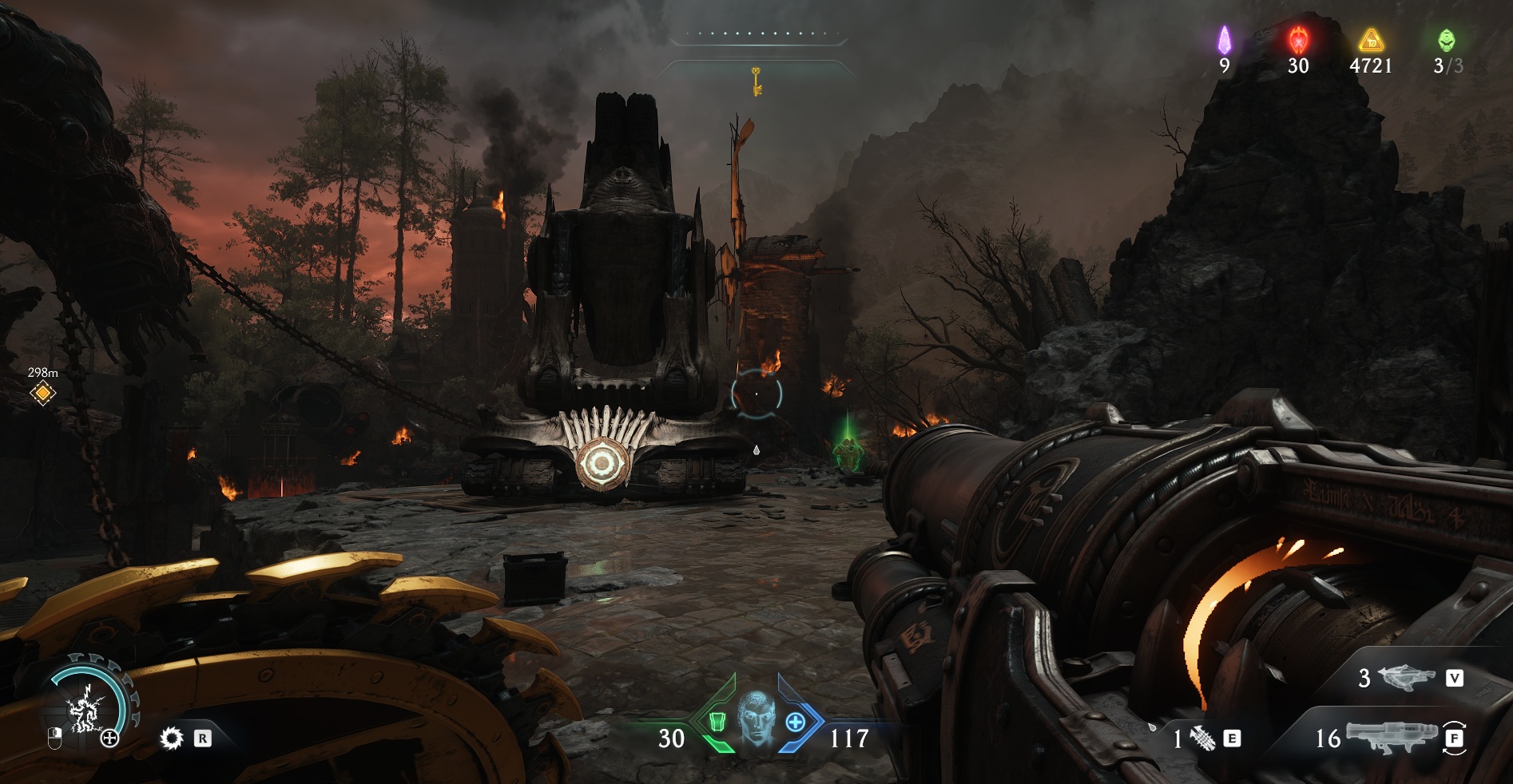
Task: Click the gold triangle currency icon
Action: coord(1371,39)
